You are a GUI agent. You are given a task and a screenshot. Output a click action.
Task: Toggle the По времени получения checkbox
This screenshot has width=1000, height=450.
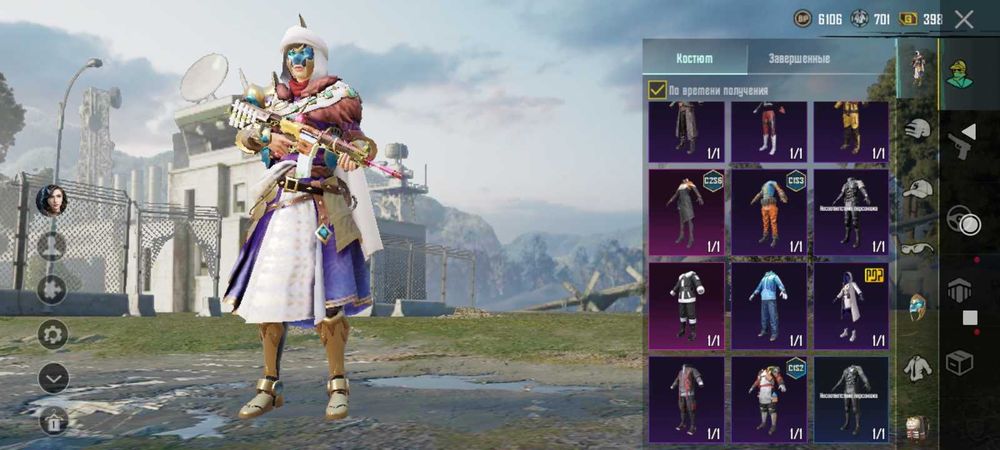point(657,90)
